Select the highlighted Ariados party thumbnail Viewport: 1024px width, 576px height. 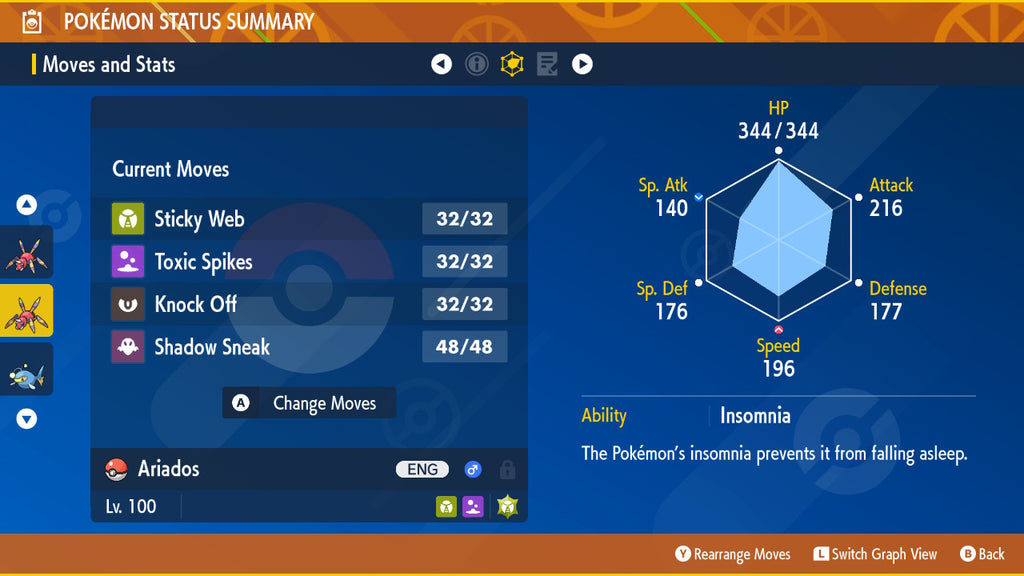[27, 311]
